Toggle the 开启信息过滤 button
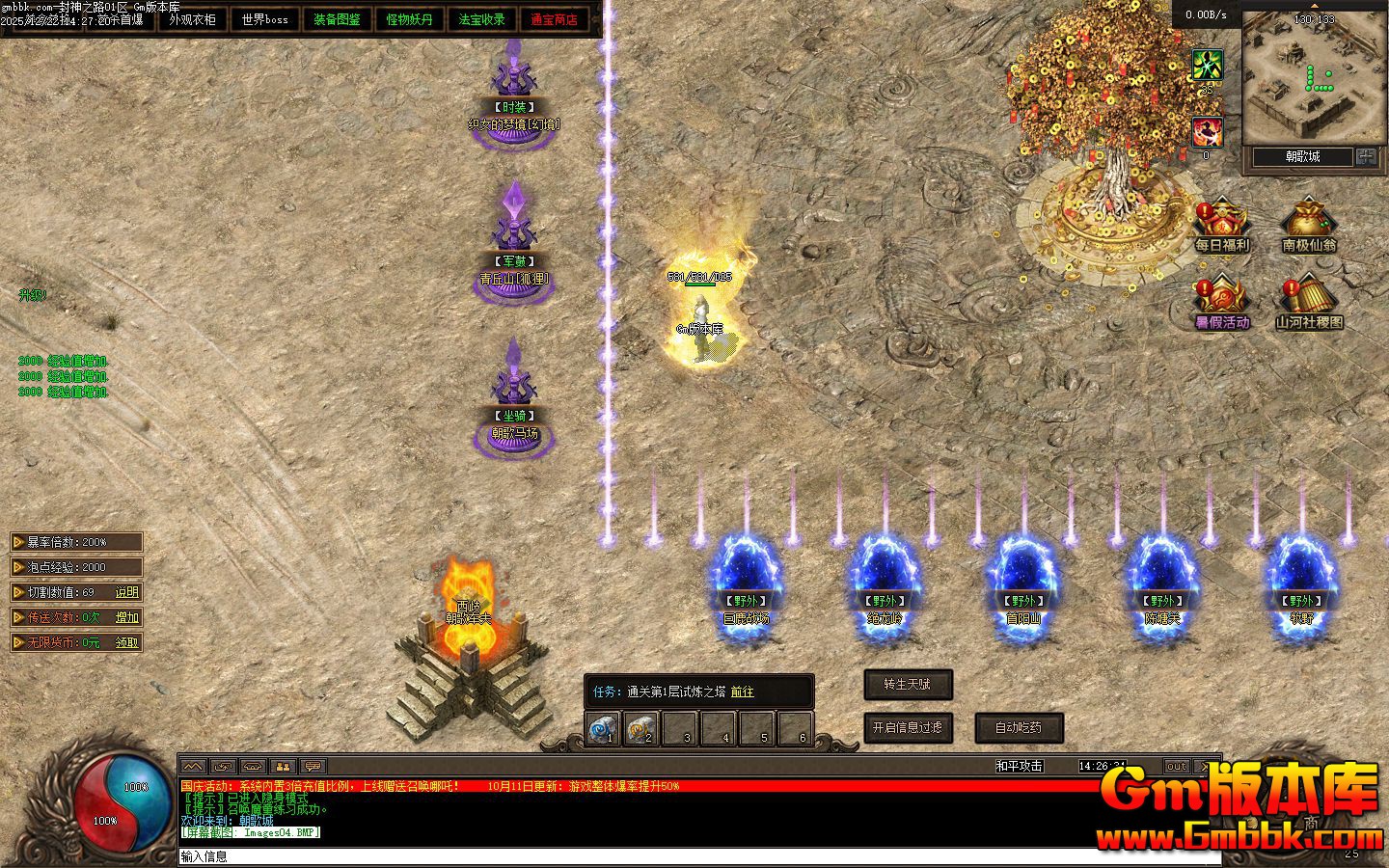Viewport: 1389px width, 868px height. point(908,727)
